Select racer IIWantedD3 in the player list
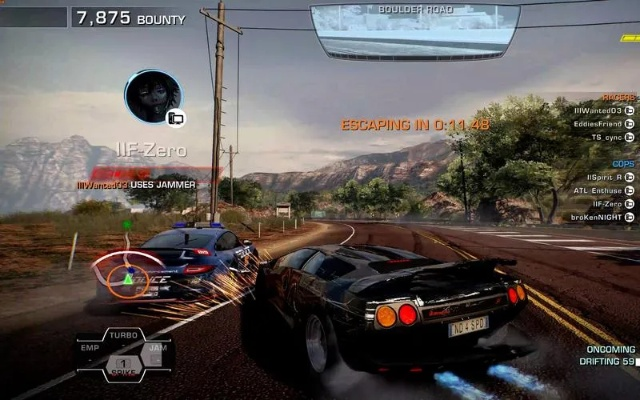This screenshot has width=640, height=400. click(598, 110)
